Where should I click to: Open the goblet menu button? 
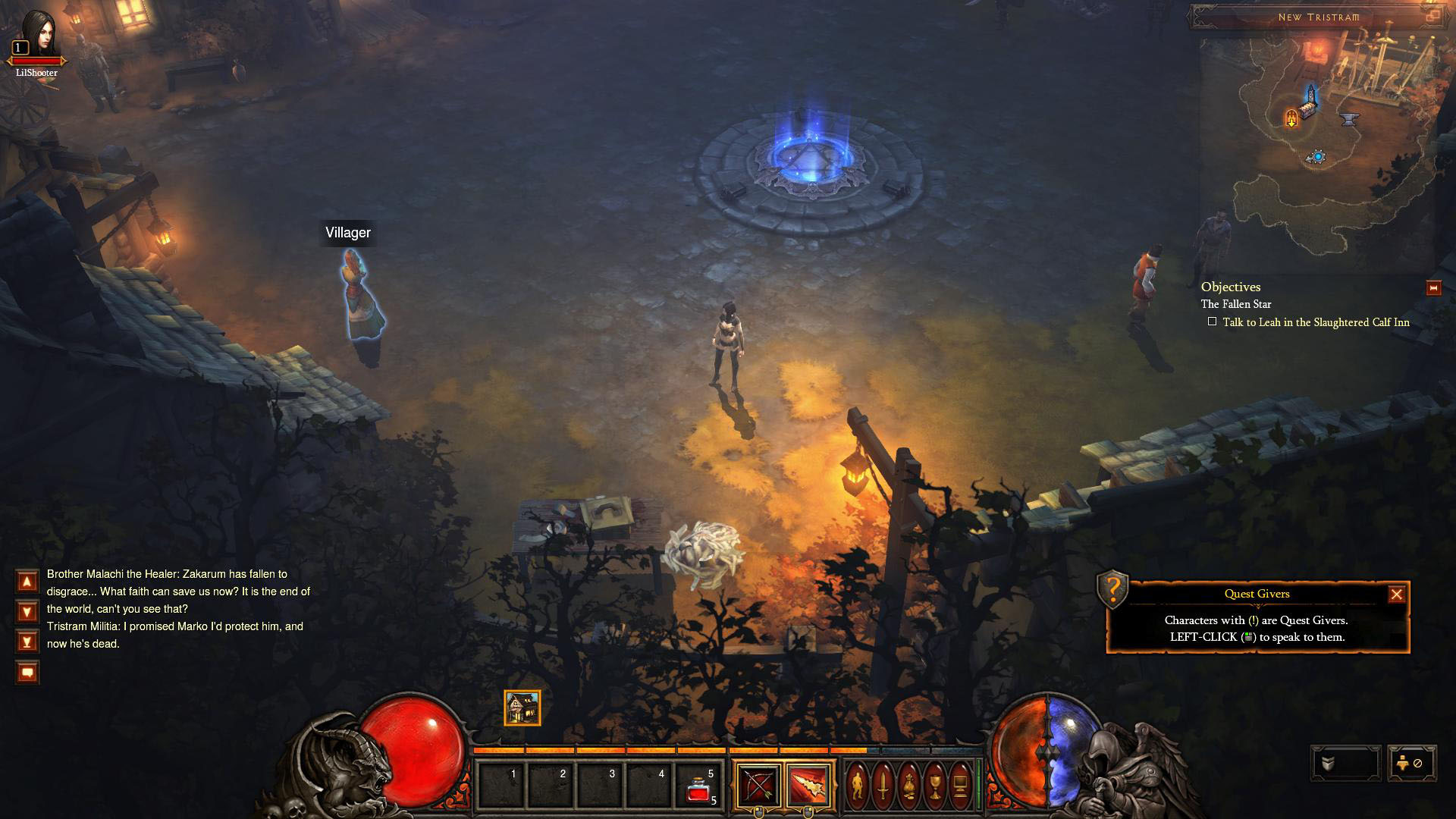click(935, 786)
